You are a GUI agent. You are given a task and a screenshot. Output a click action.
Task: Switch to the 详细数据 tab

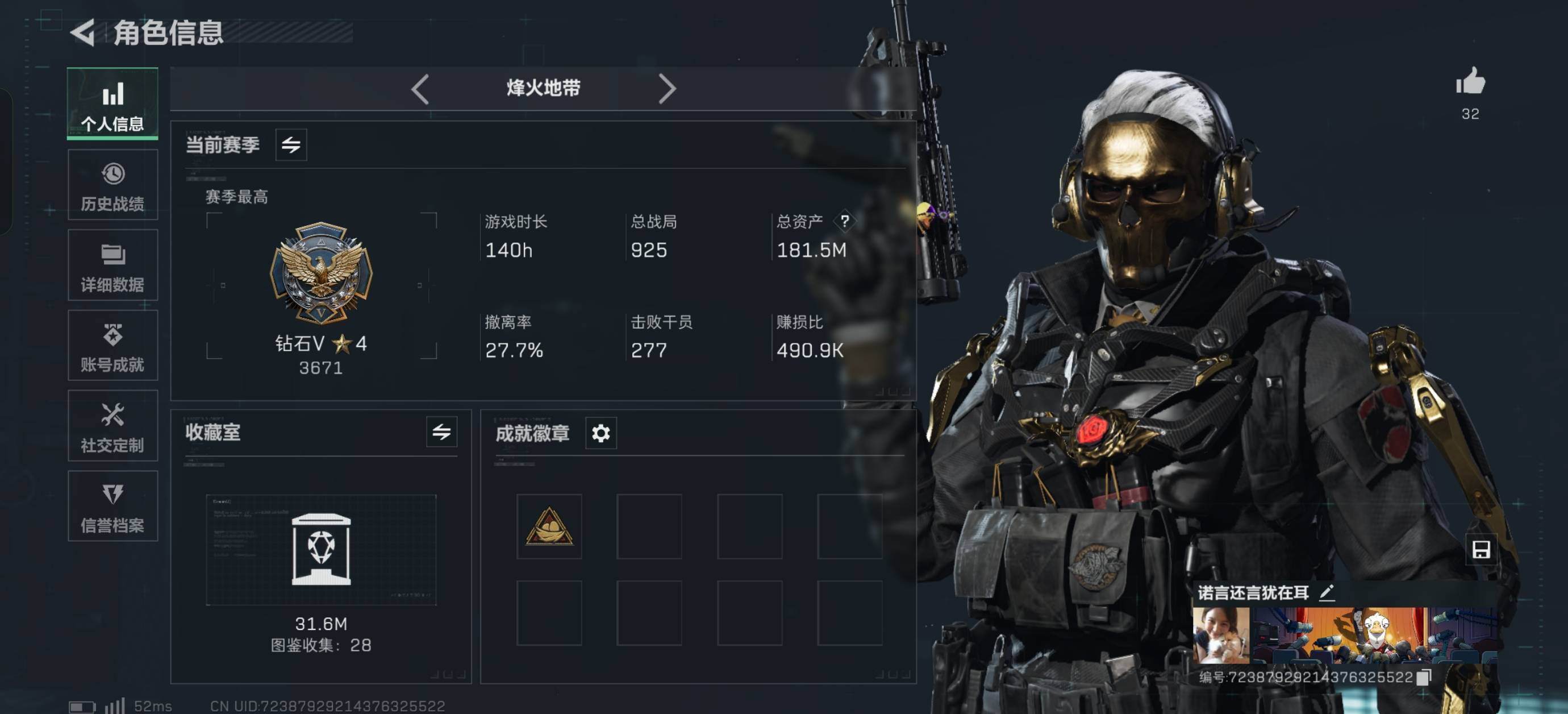112,265
